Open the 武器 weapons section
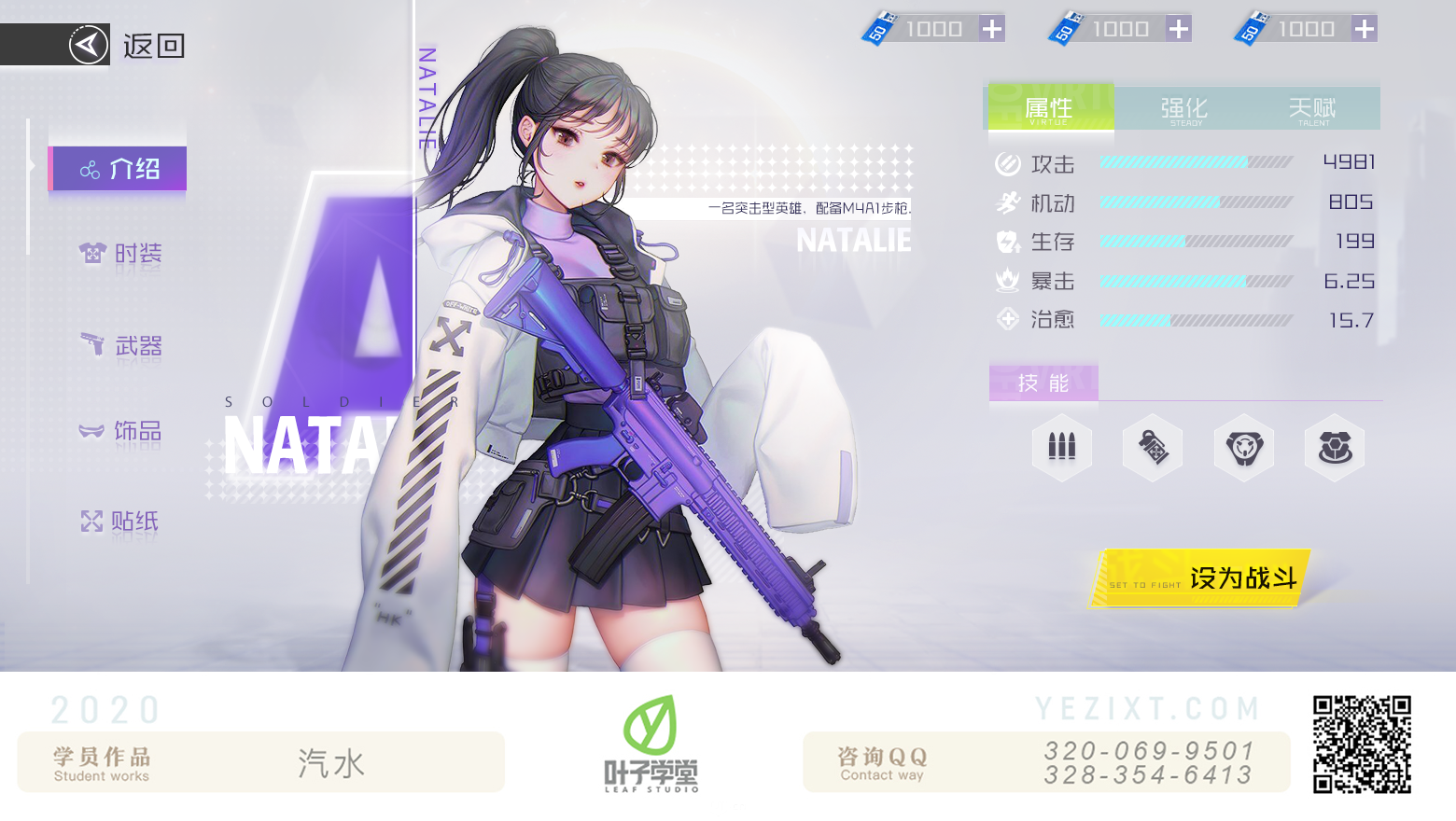Screen dimensions: 1456x821 pos(121,346)
